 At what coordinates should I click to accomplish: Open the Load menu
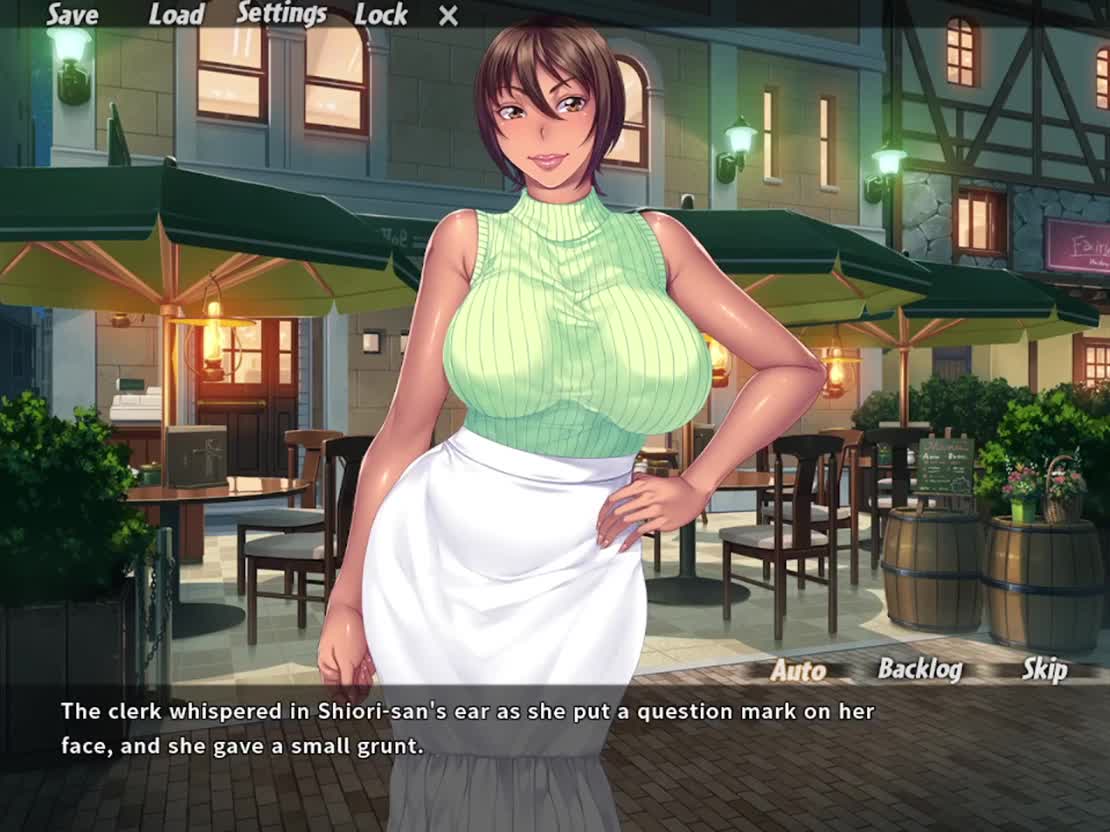coord(176,15)
